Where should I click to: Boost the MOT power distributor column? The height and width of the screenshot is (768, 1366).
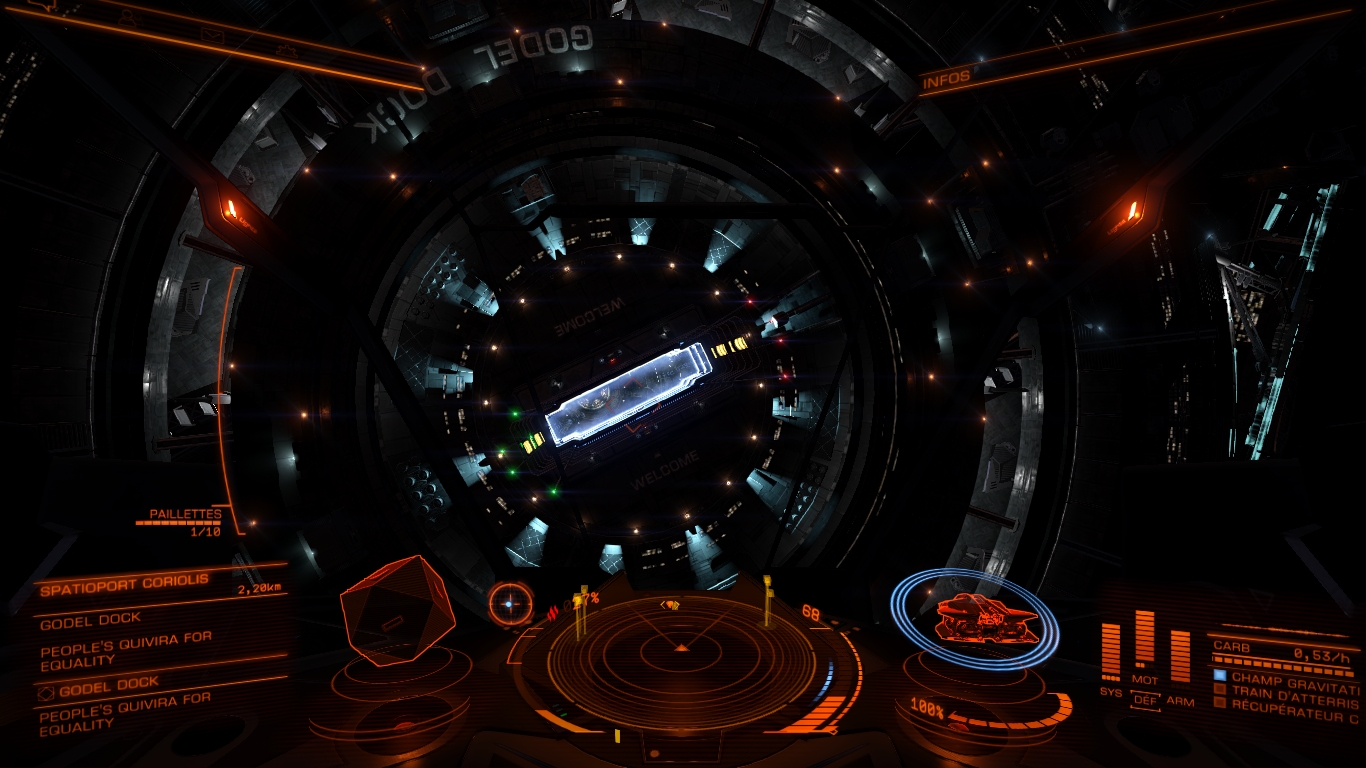(x=1145, y=640)
